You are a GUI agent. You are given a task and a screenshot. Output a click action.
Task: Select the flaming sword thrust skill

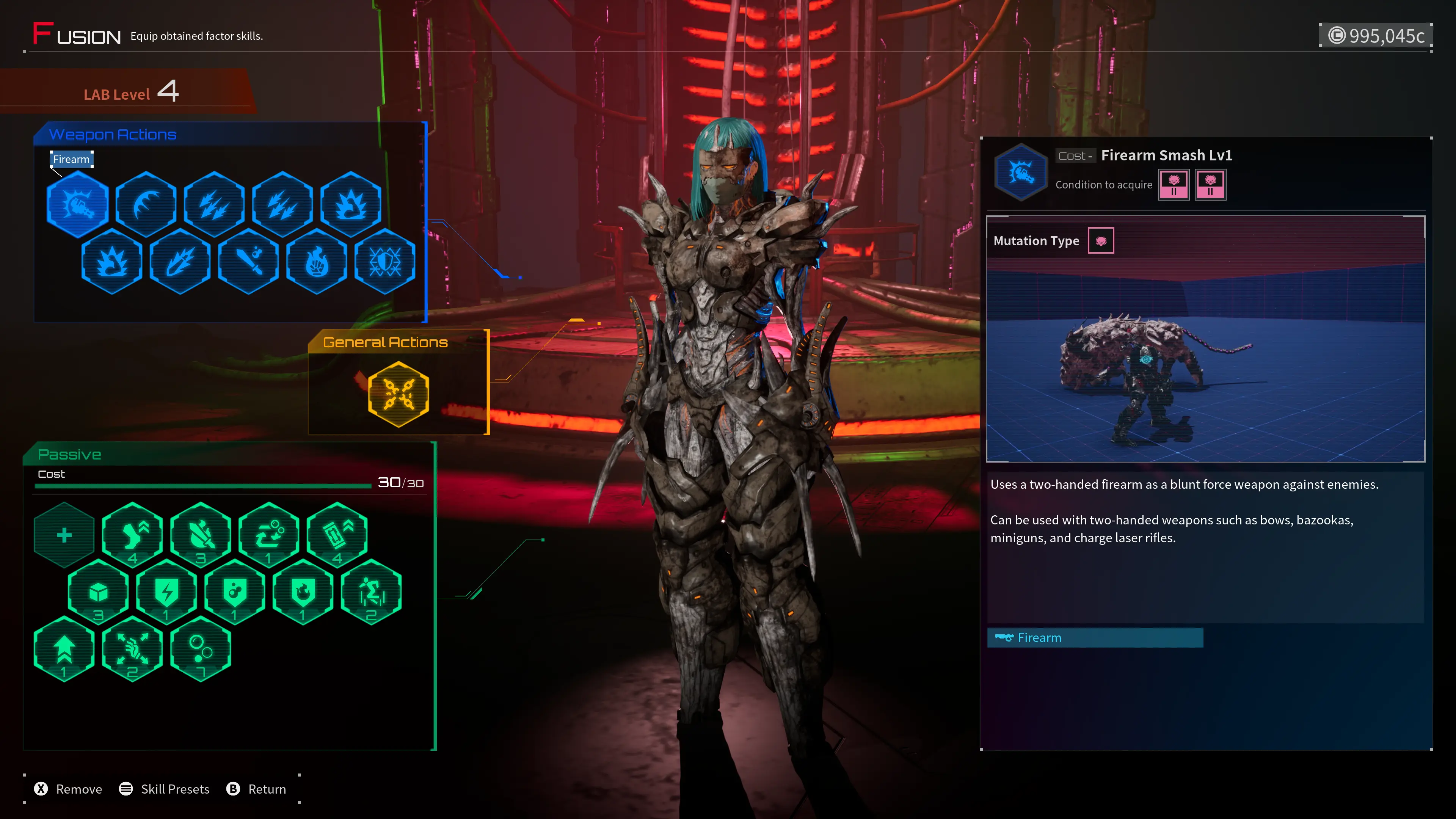(x=180, y=261)
